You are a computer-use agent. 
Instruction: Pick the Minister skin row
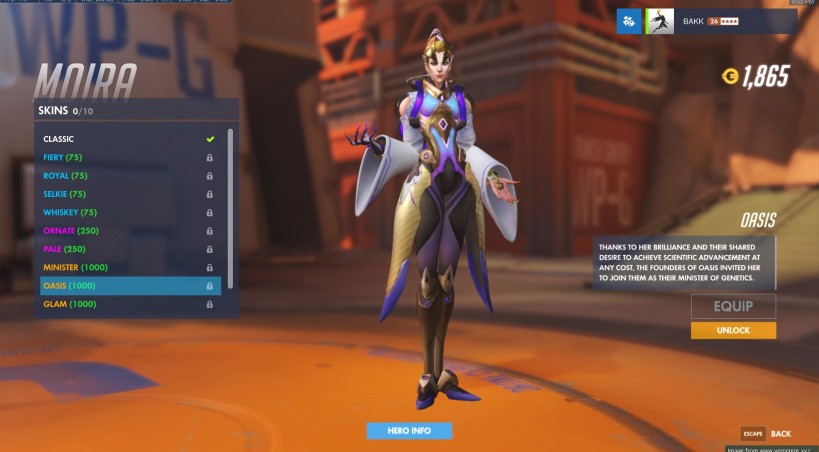point(129,267)
